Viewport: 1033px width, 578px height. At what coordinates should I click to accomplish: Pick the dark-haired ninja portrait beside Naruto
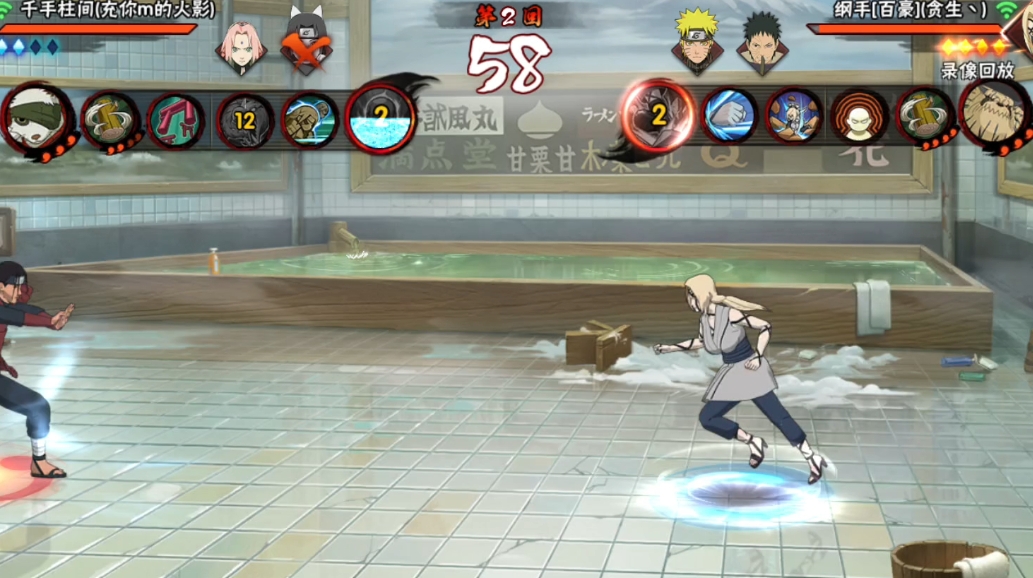click(762, 43)
